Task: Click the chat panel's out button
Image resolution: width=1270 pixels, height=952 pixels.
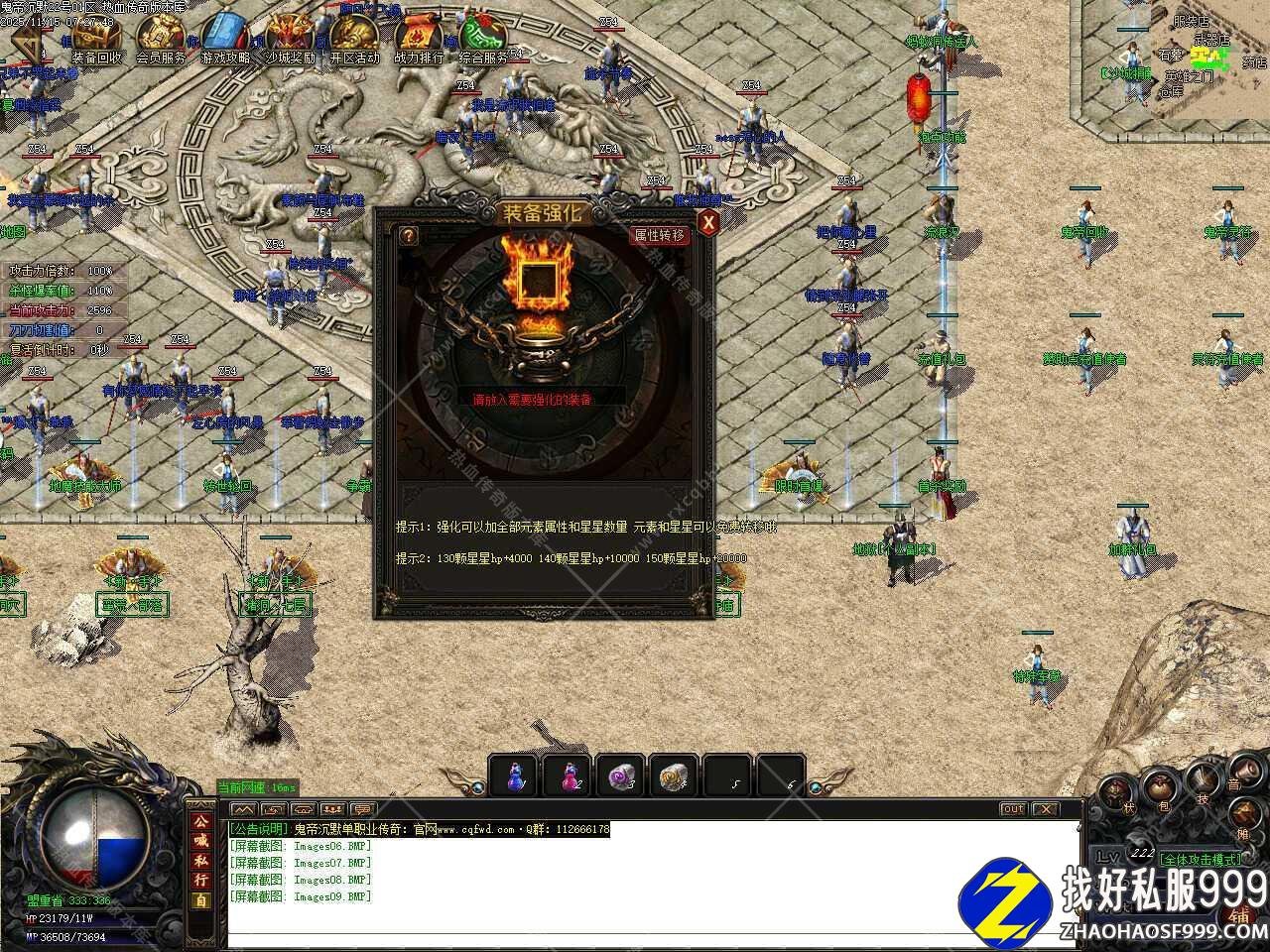Action: click(1012, 809)
